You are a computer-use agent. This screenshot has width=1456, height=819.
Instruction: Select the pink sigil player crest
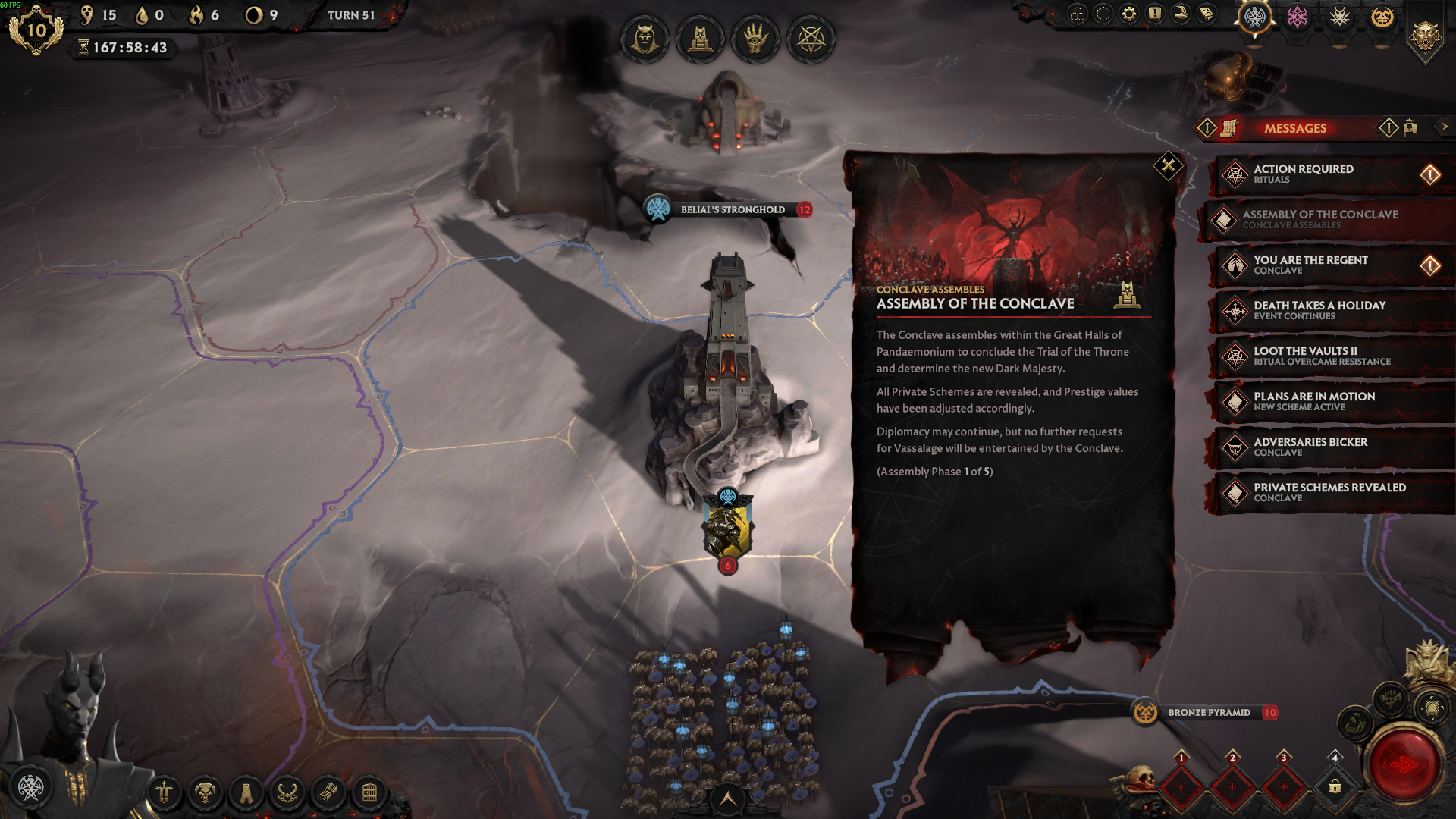1297,17
